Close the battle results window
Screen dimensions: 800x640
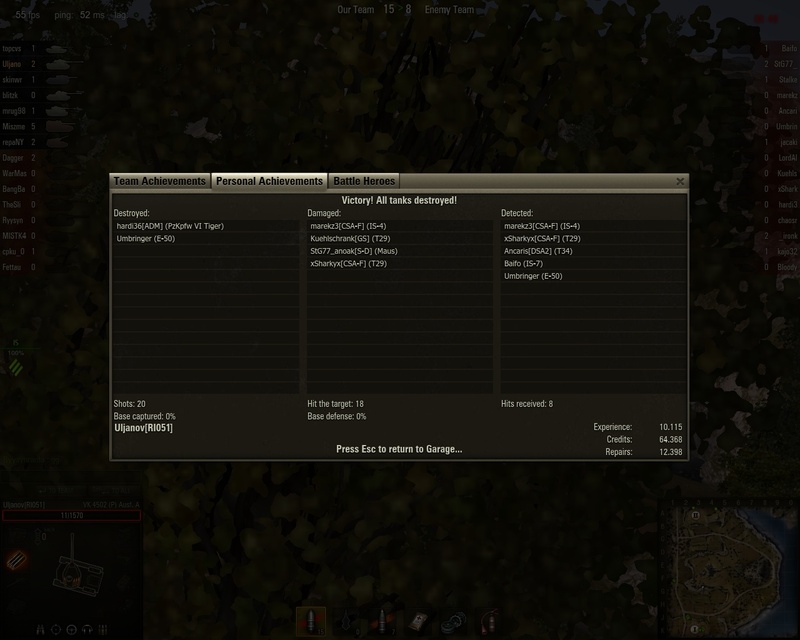[x=680, y=182]
